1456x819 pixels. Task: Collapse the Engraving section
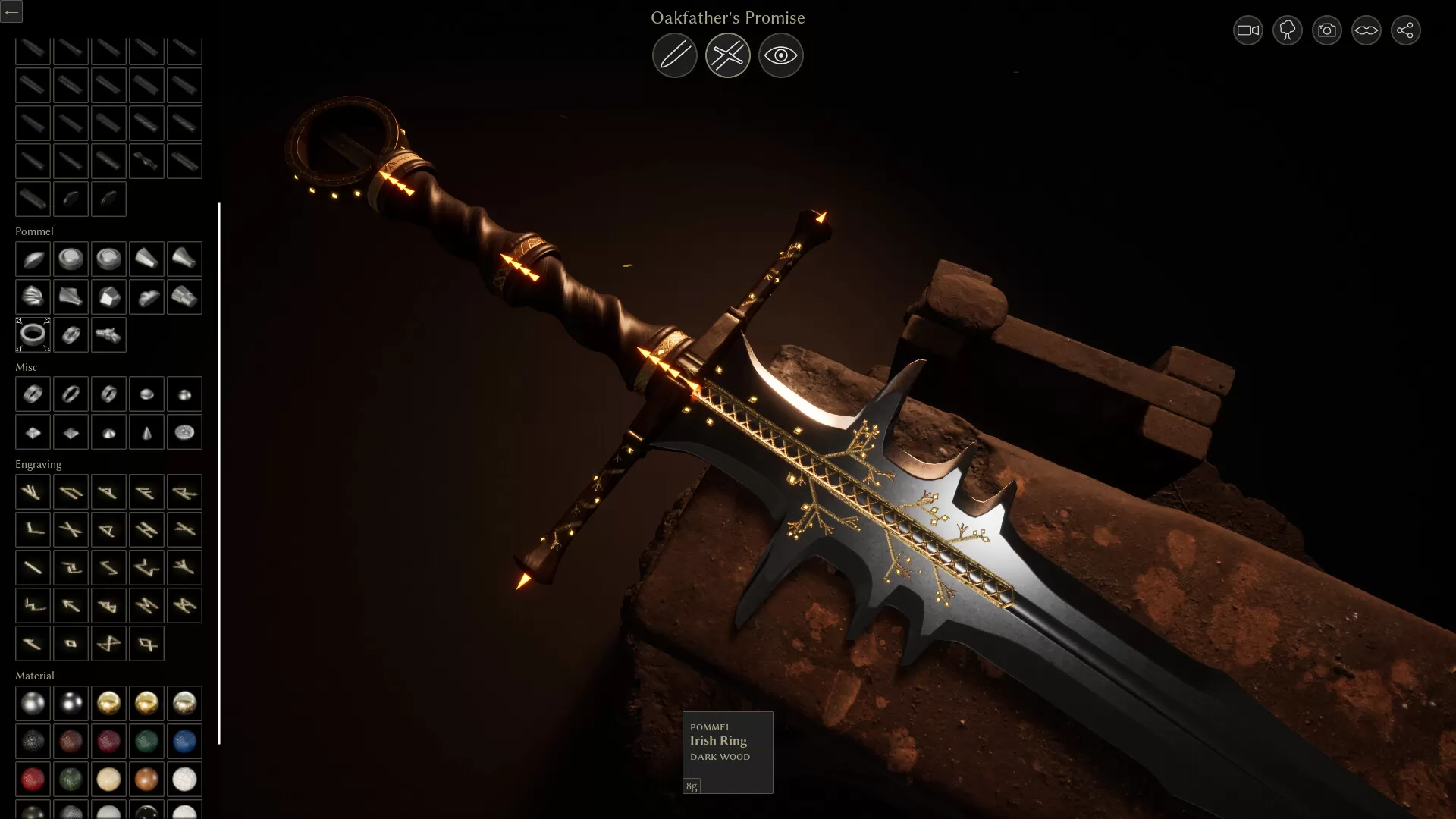[x=39, y=464]
